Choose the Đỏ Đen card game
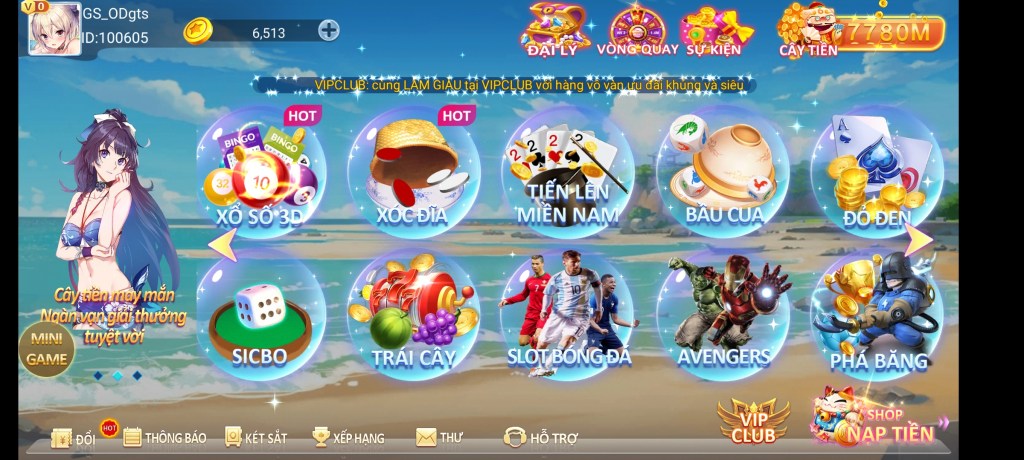Viewport: 1024px width, 460px height. point(875,173)
